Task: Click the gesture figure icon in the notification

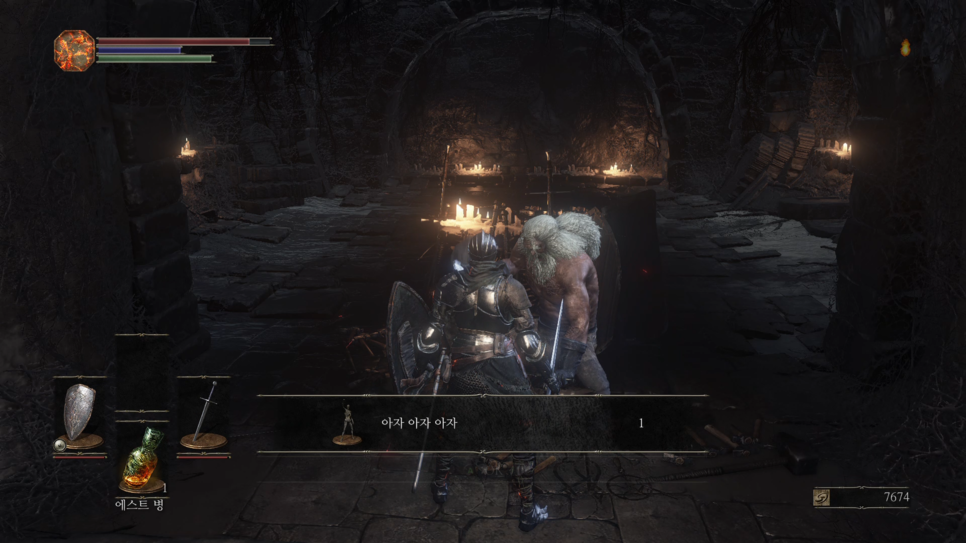Action: [x=347, y=424]
